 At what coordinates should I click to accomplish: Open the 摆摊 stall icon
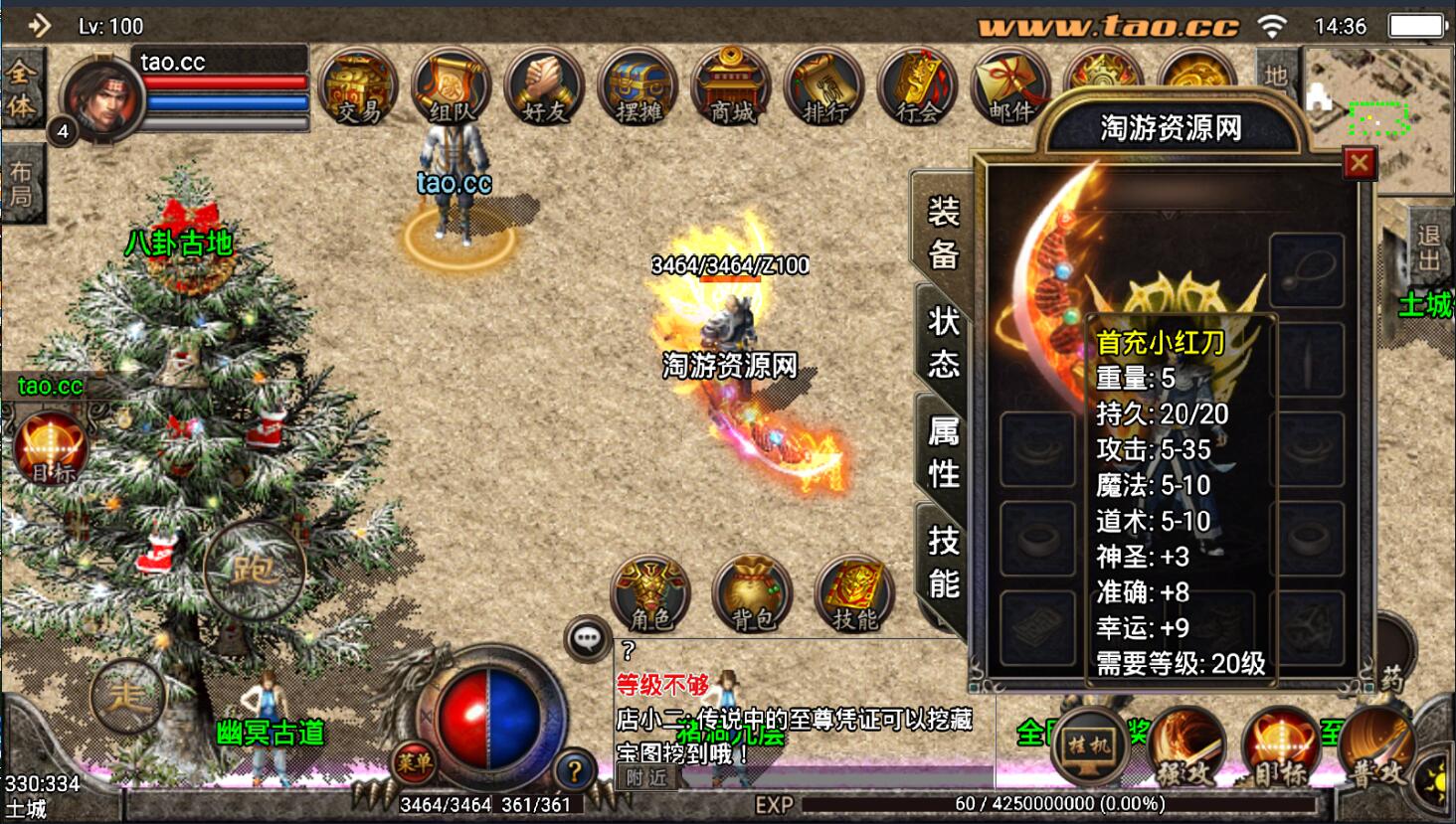pos(637,87)
